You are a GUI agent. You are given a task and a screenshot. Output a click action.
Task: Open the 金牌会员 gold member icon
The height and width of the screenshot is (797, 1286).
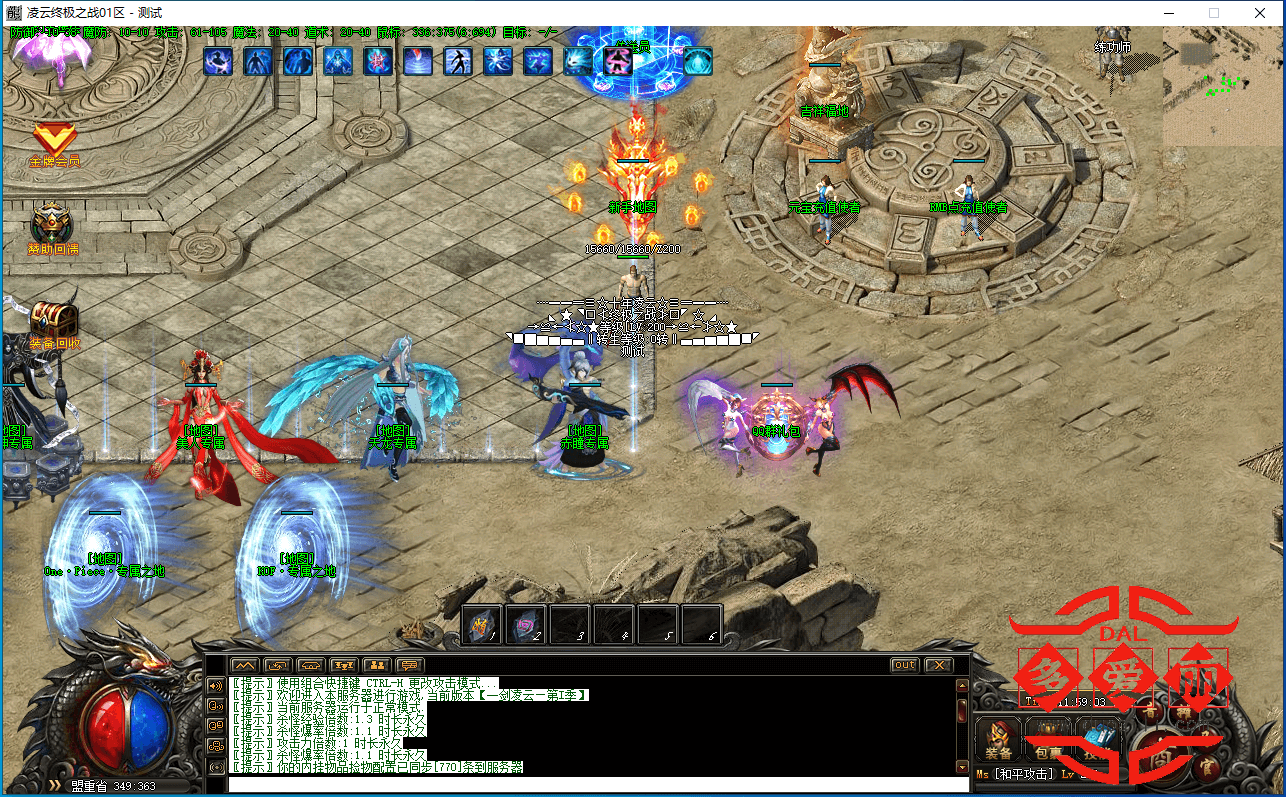point(53,140)
